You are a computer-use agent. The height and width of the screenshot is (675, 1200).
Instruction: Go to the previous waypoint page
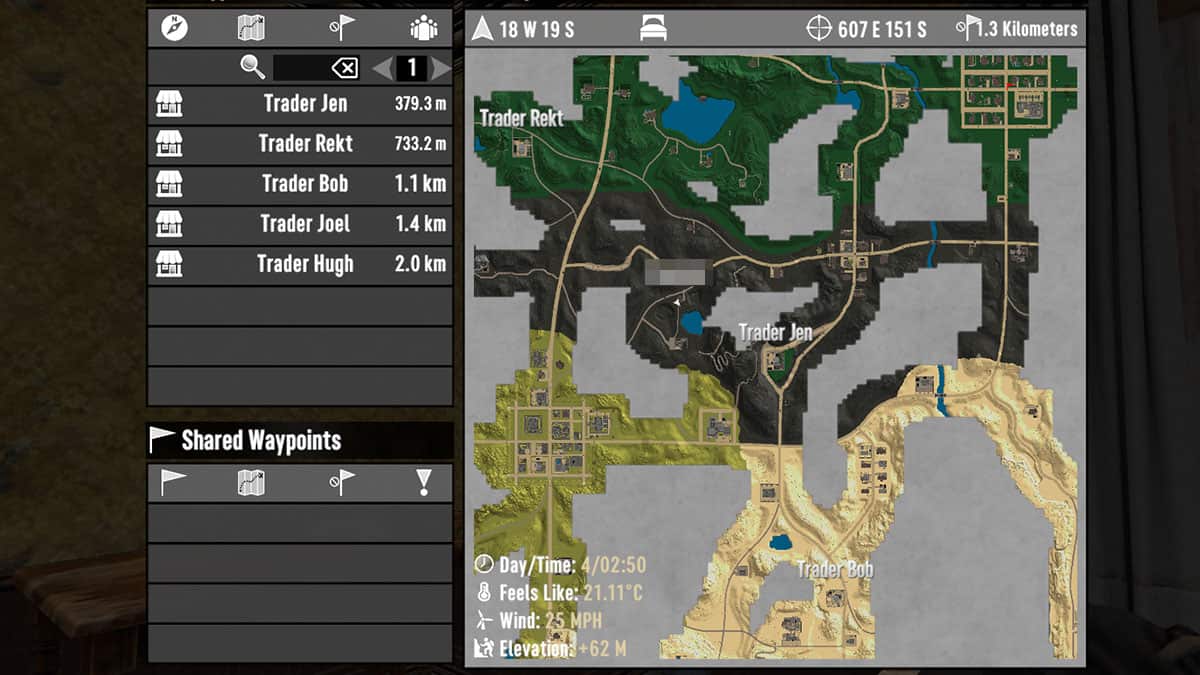pos(382,68)
